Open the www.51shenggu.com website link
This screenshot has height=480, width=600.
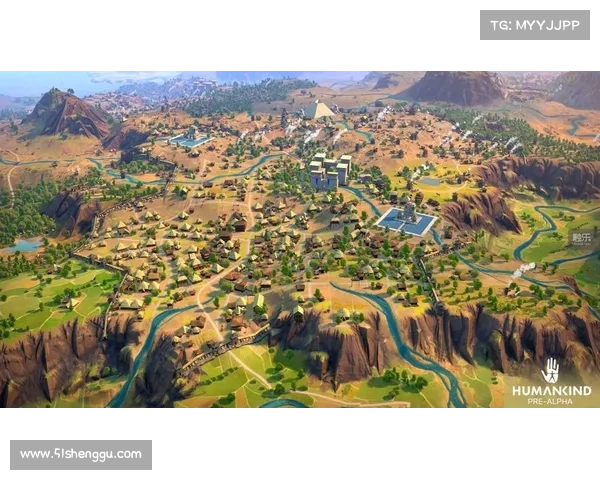(80, 455)
